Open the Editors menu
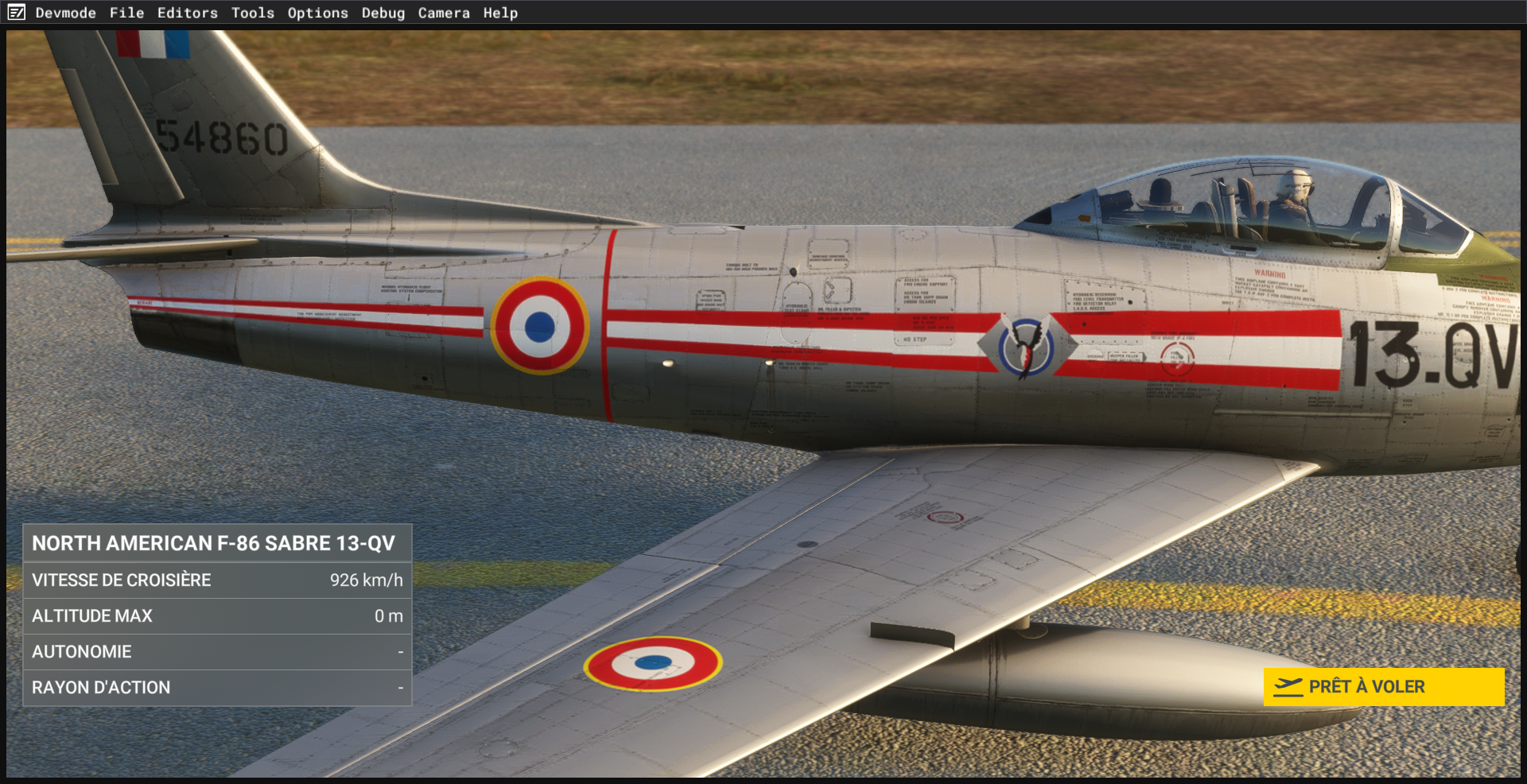 tap(187, 13)
